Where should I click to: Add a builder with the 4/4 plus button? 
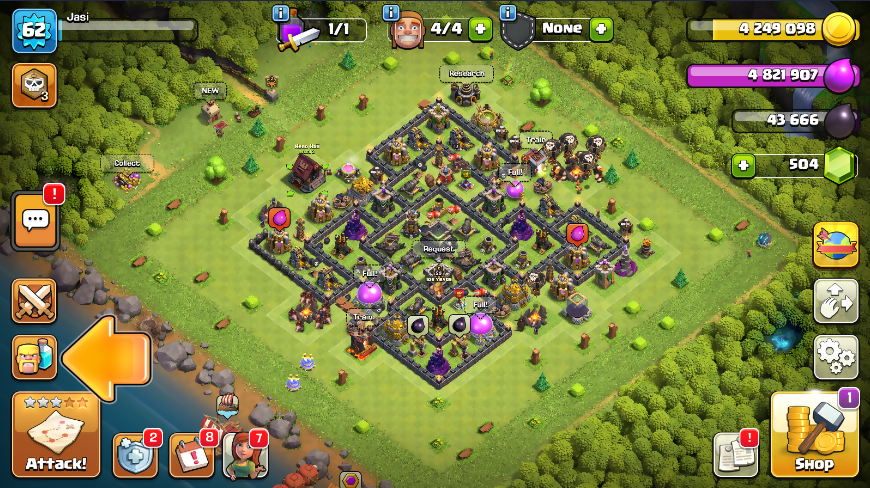[x=480, y=29]
